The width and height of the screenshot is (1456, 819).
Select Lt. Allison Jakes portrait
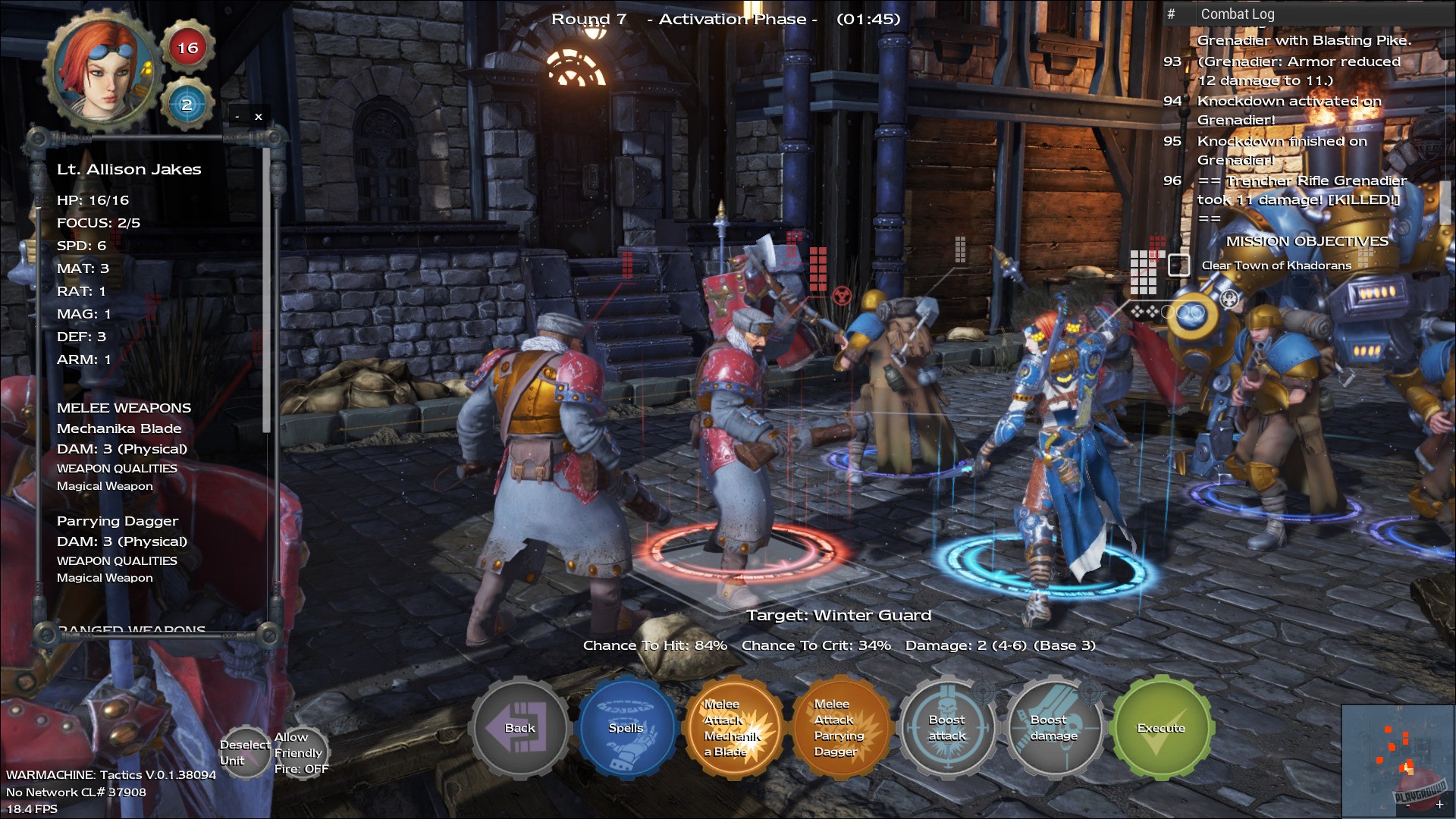(103, 70)
